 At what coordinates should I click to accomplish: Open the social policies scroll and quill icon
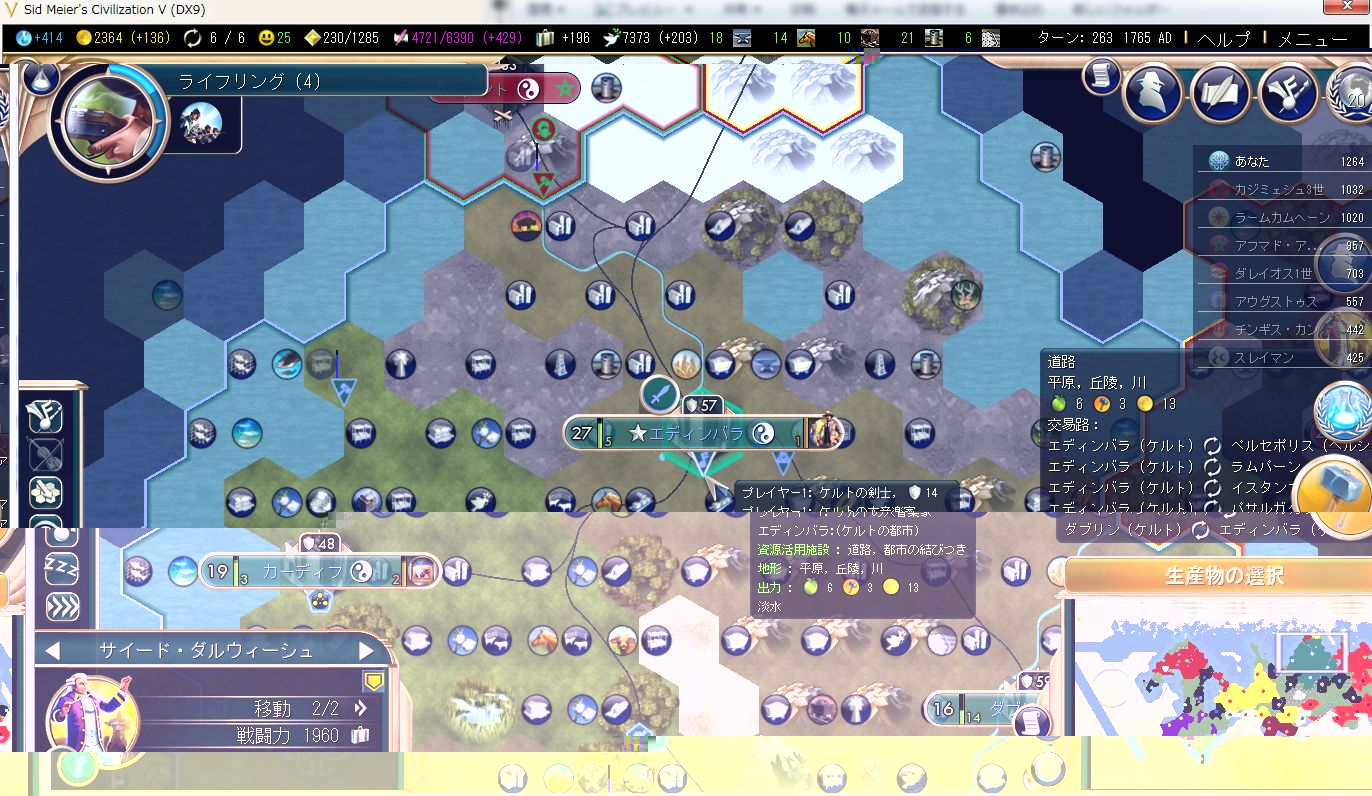pyautogui.click(x=1221, y=93)
